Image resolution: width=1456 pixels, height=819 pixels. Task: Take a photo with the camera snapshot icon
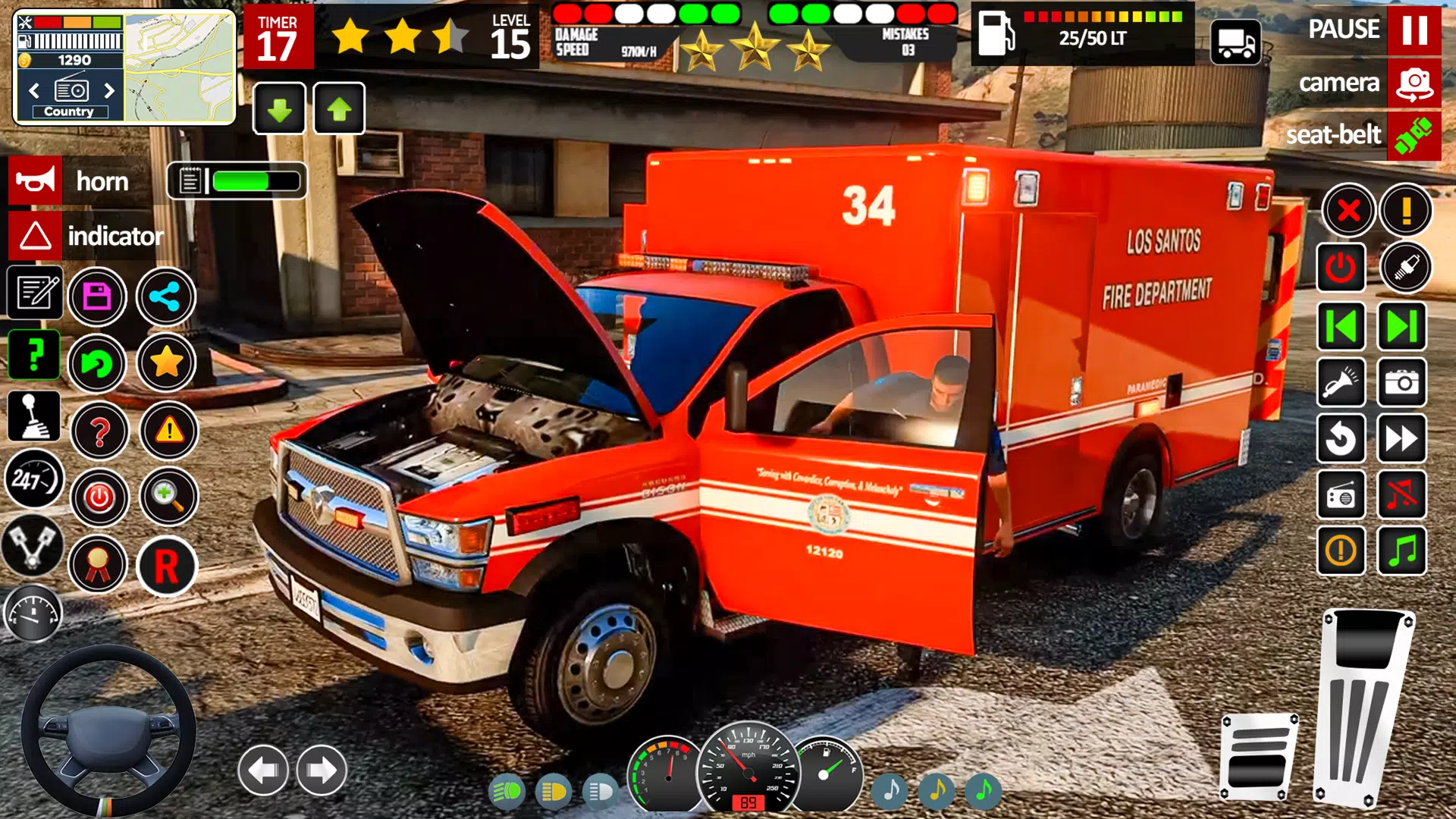(1402, 383)
